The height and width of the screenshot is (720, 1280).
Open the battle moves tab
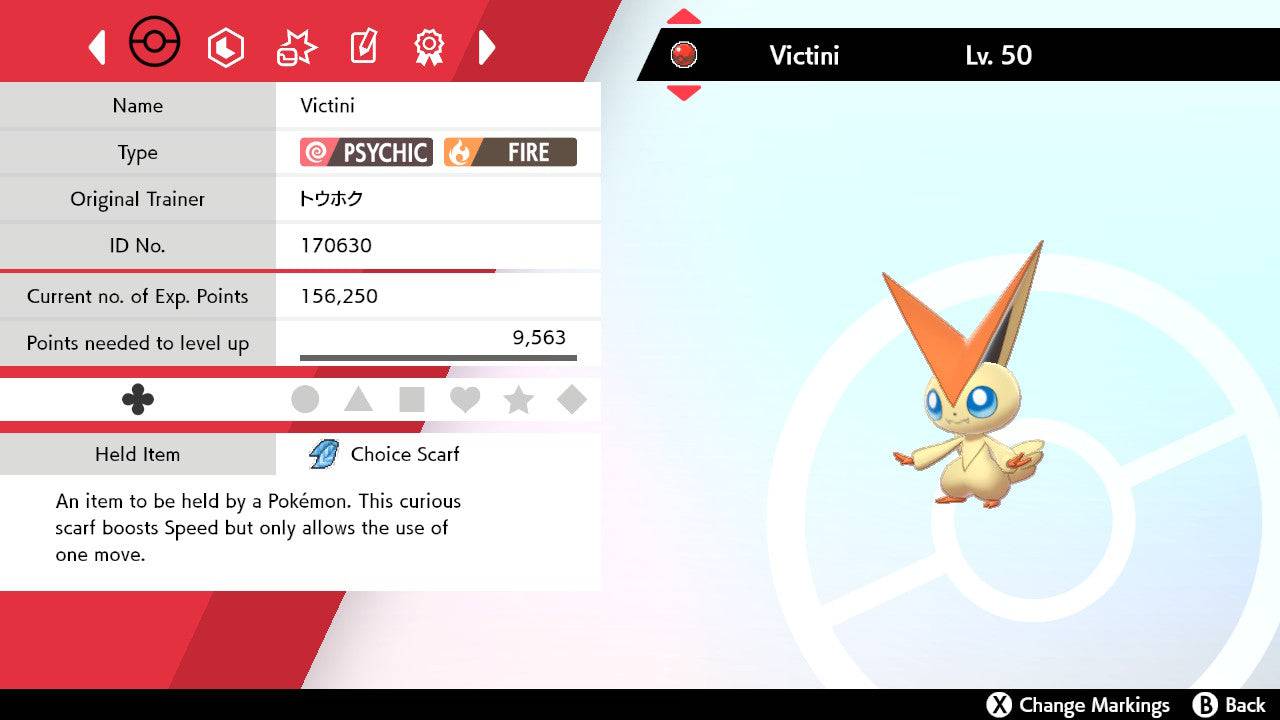click(295, 47)
